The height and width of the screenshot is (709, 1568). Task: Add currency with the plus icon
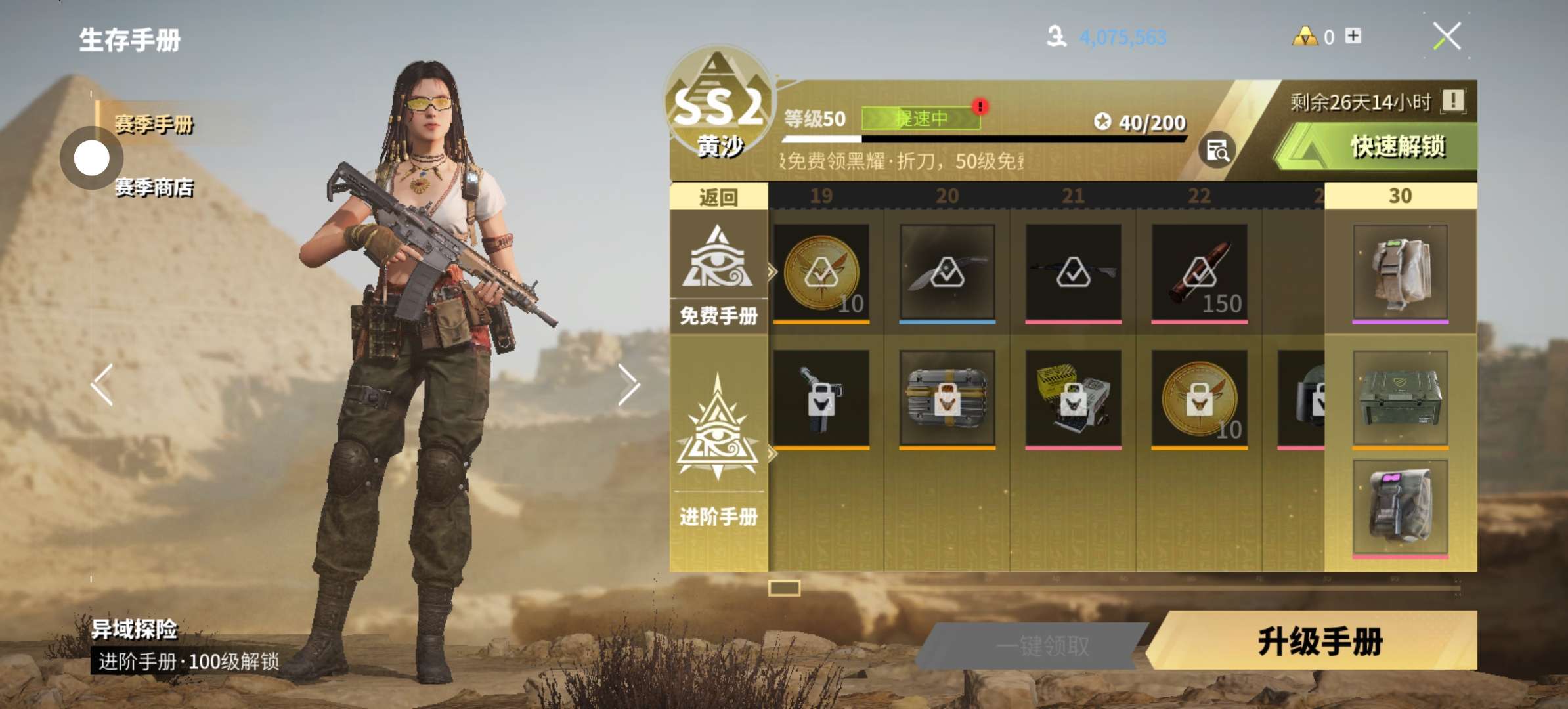point(1353,35)
